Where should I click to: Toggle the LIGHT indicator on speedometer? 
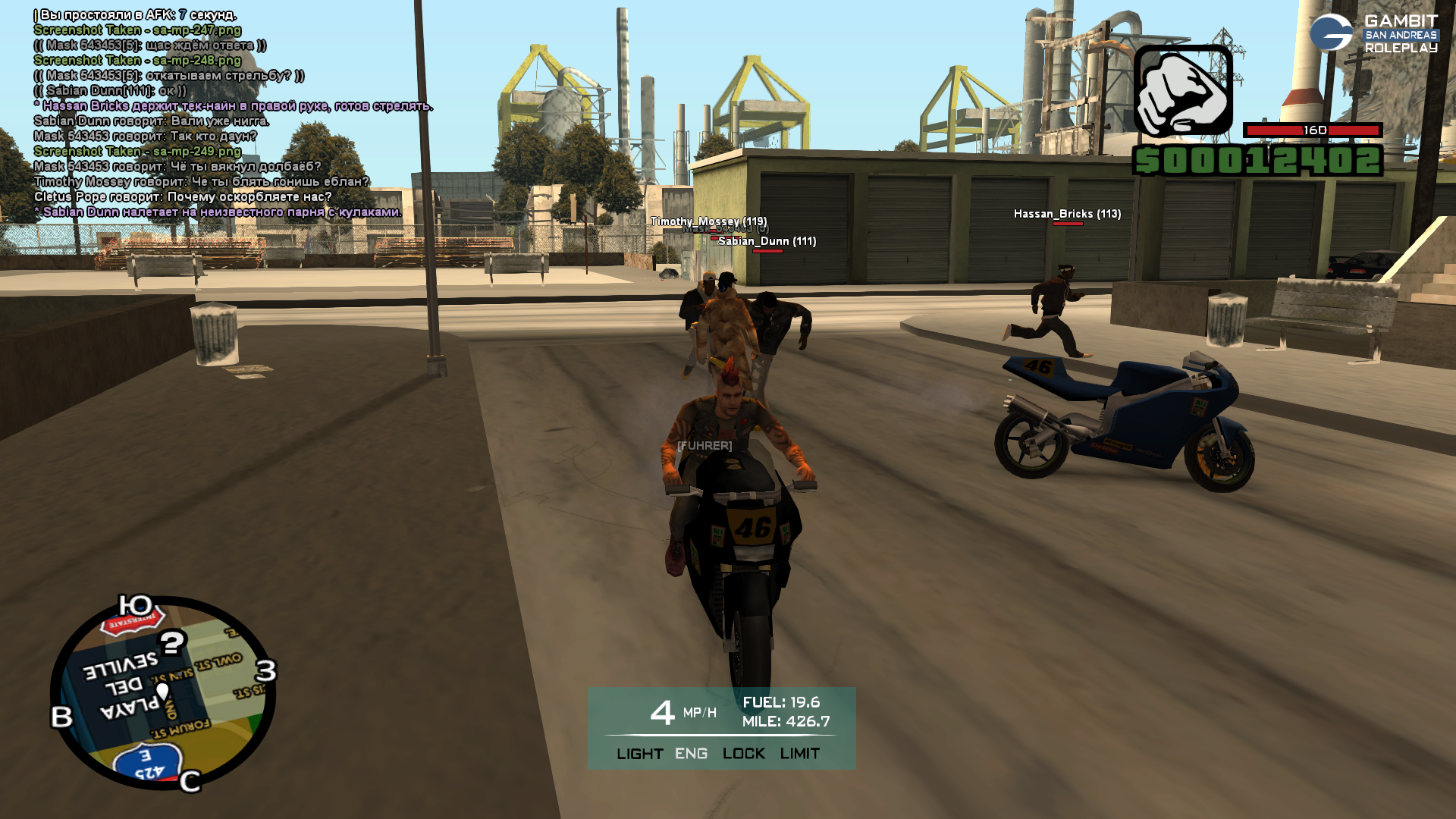tap(639, 754)
